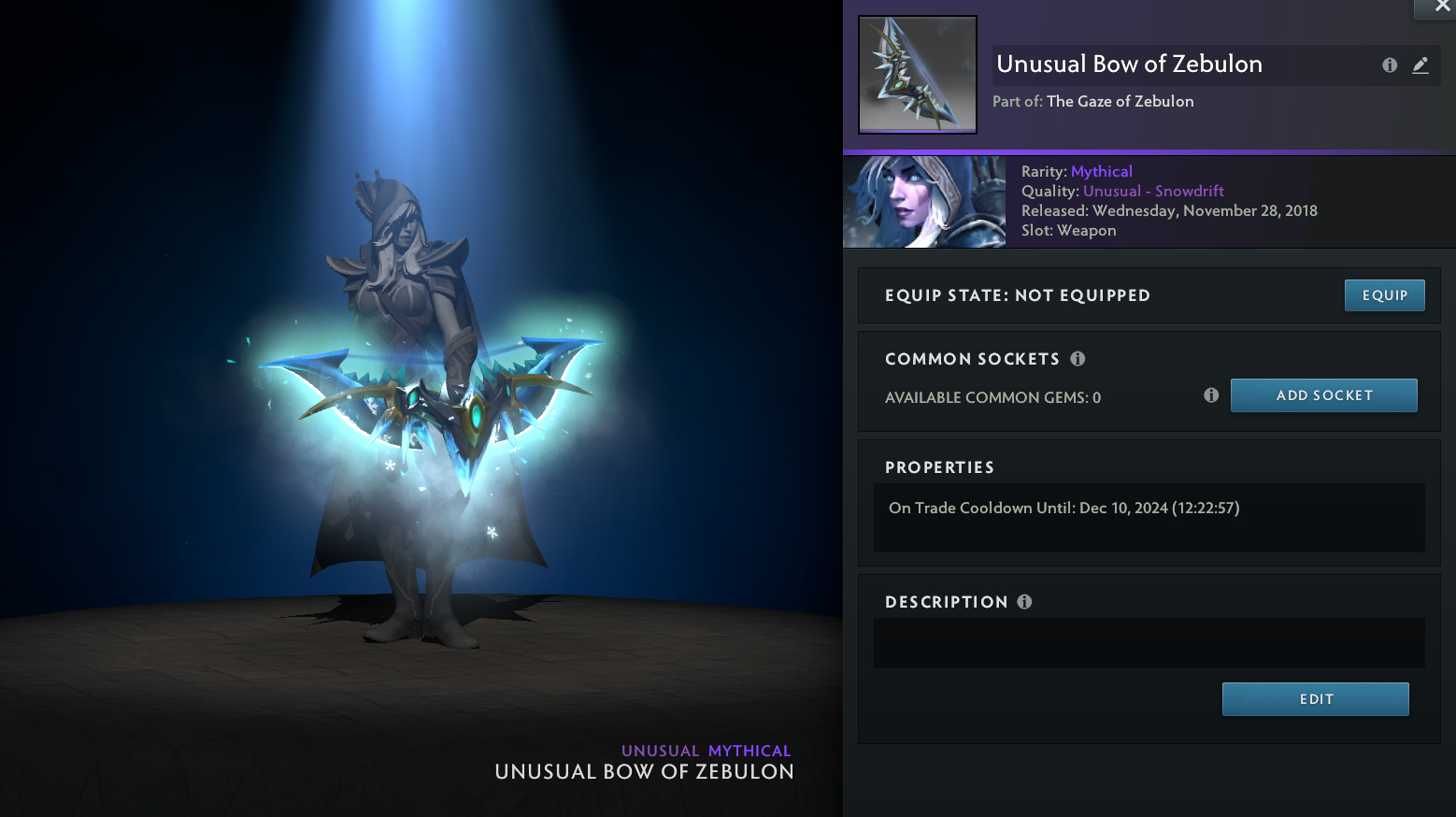Click the Add Socket button

1323,395
